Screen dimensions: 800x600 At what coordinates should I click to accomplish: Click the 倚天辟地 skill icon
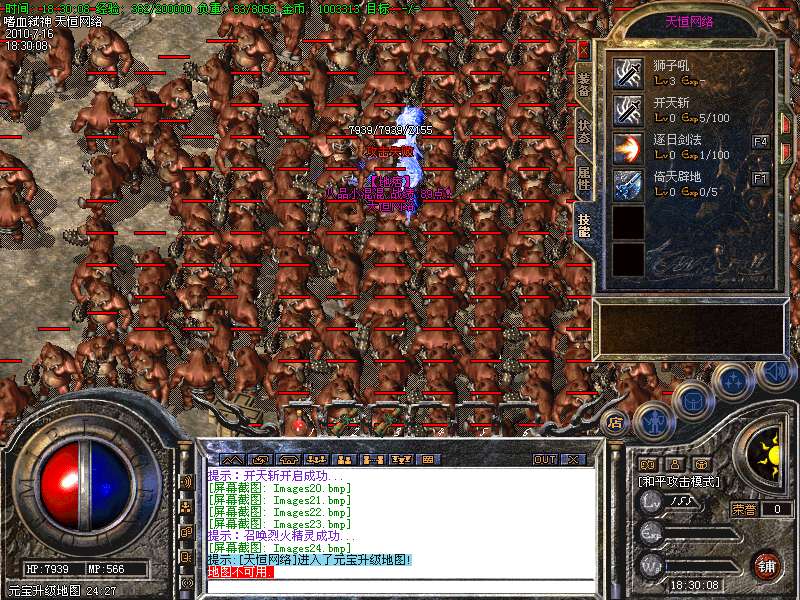[628, 184]
